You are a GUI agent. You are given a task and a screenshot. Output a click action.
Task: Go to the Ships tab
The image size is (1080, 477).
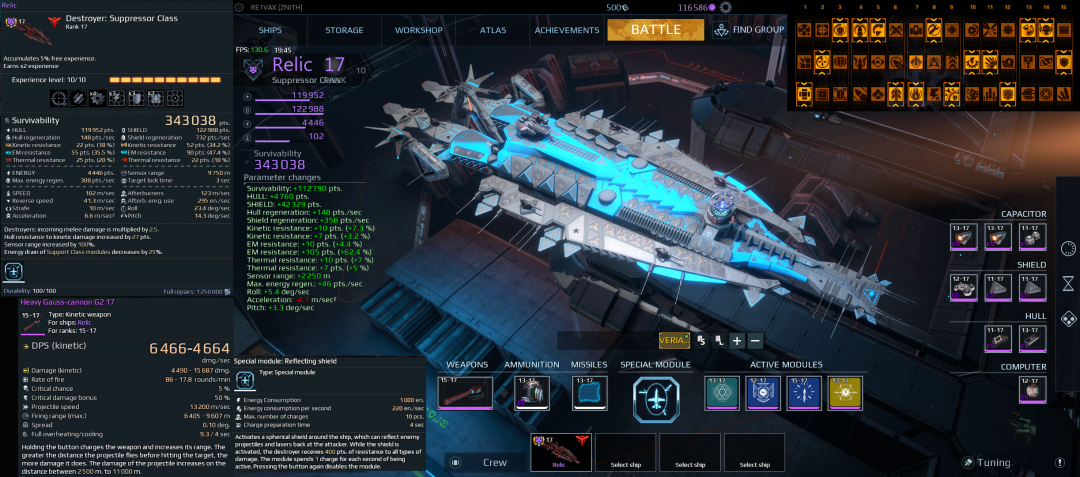(x=270, y=30)
